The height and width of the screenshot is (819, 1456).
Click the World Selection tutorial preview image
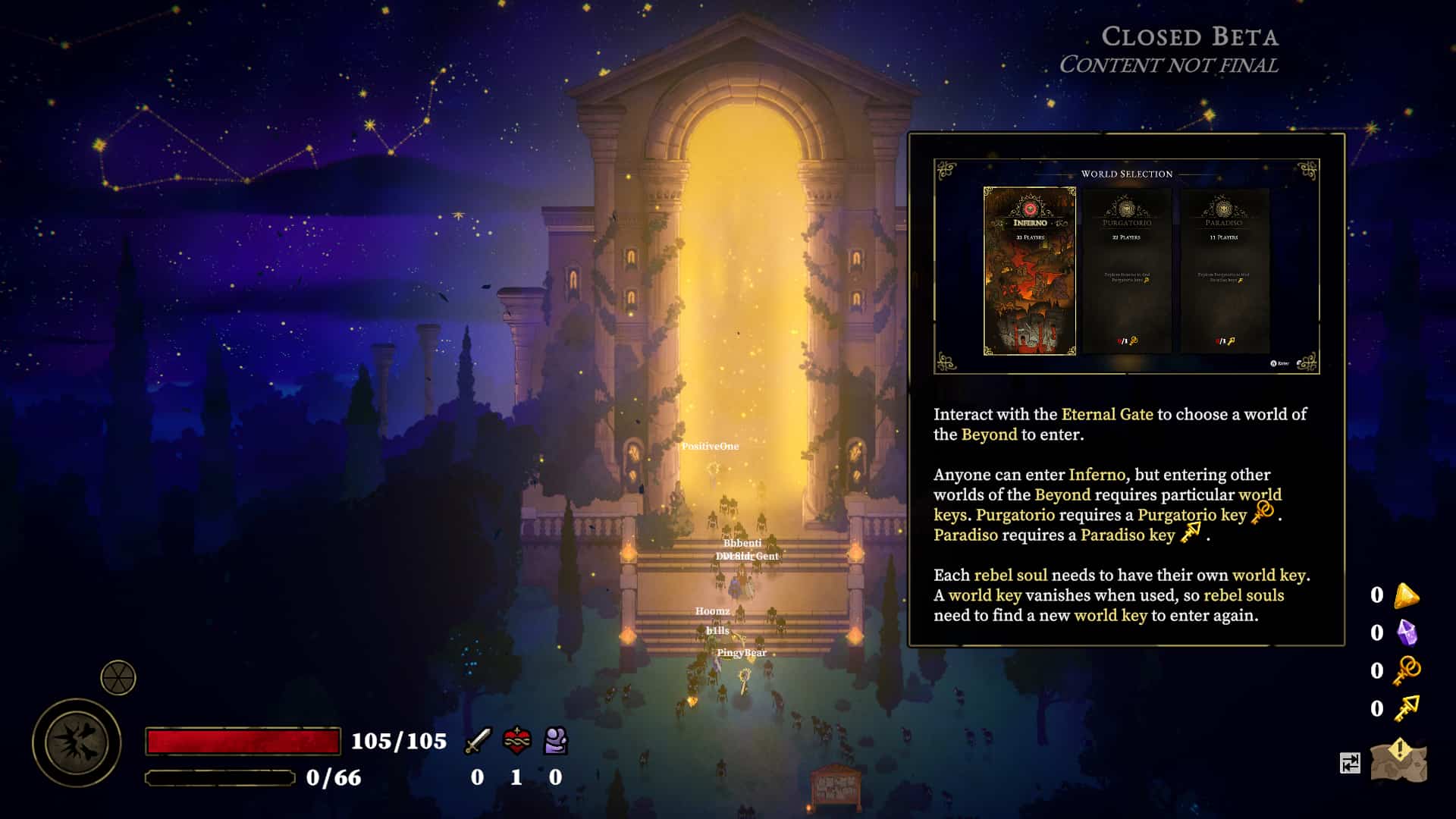1126,266
